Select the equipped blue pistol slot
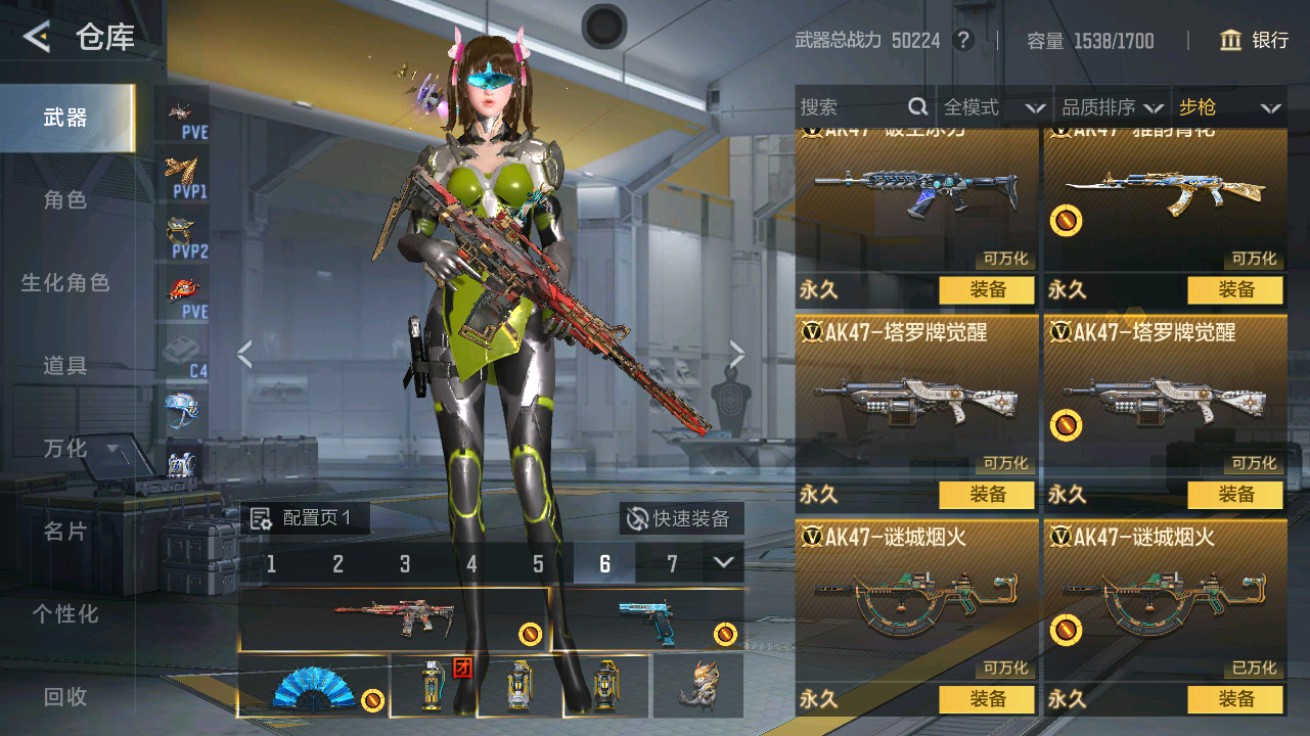Image resolution: width=1310 pixels, height=736 pixels. pyautogui.click(x=647, y=620)
